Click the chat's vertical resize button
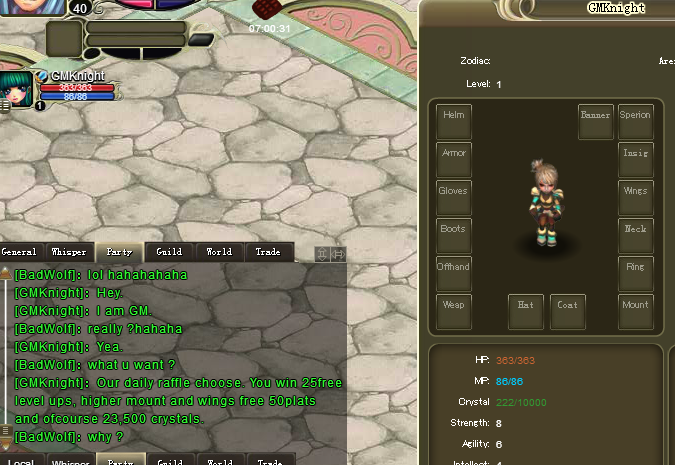 pyautogui.click(x=322, y=254)
